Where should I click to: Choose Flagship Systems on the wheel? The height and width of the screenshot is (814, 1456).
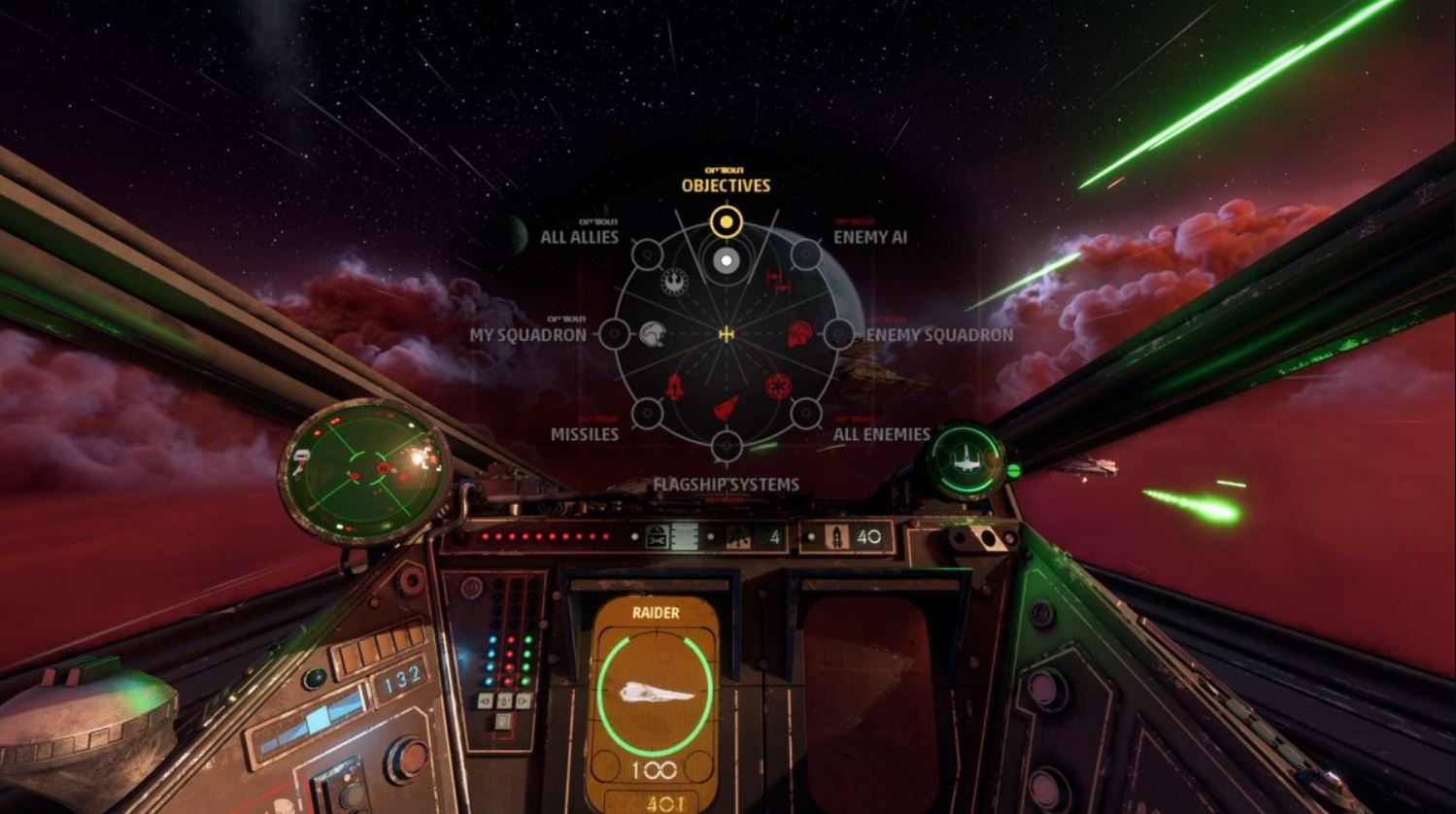726,447
